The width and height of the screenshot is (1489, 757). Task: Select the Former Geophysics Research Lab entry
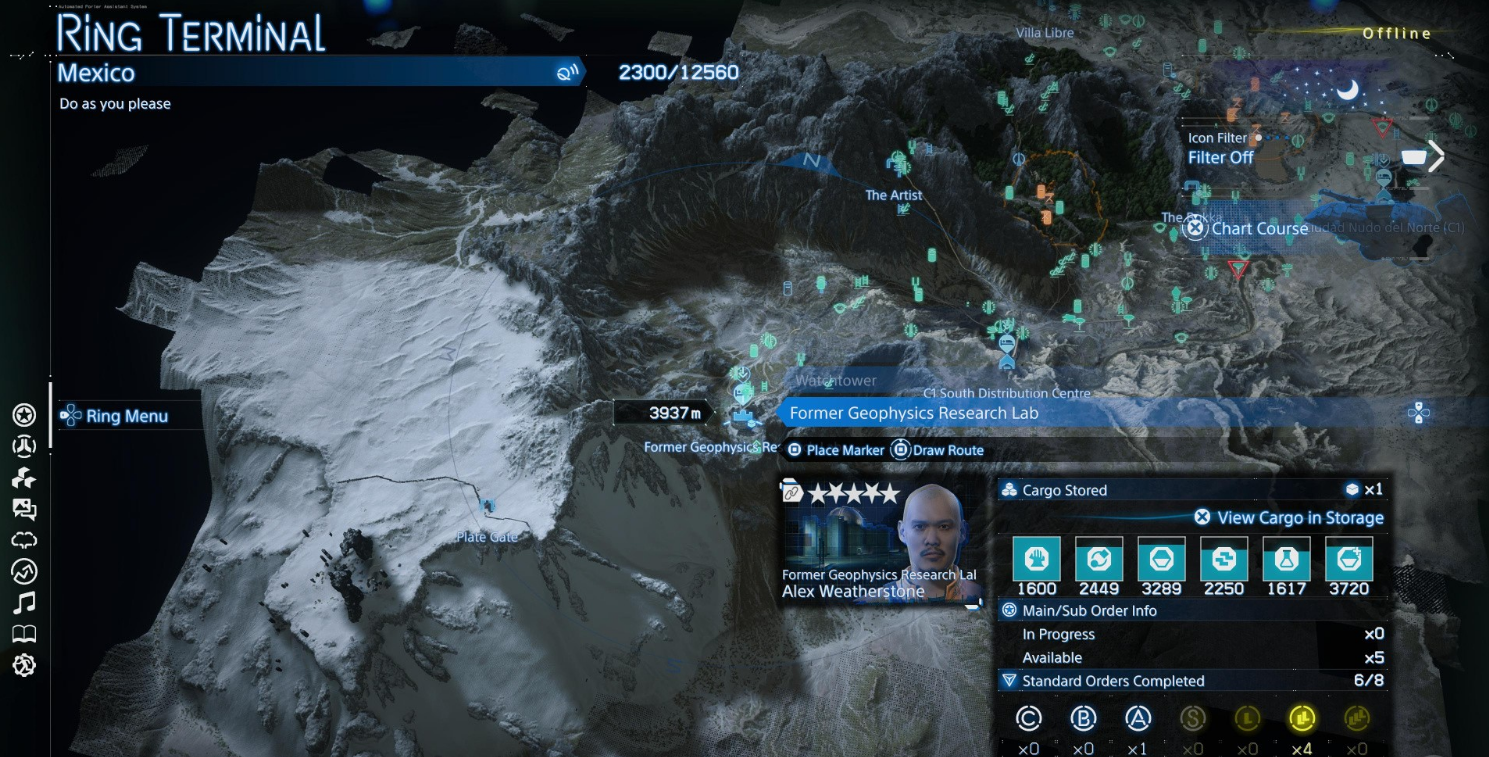913,413
